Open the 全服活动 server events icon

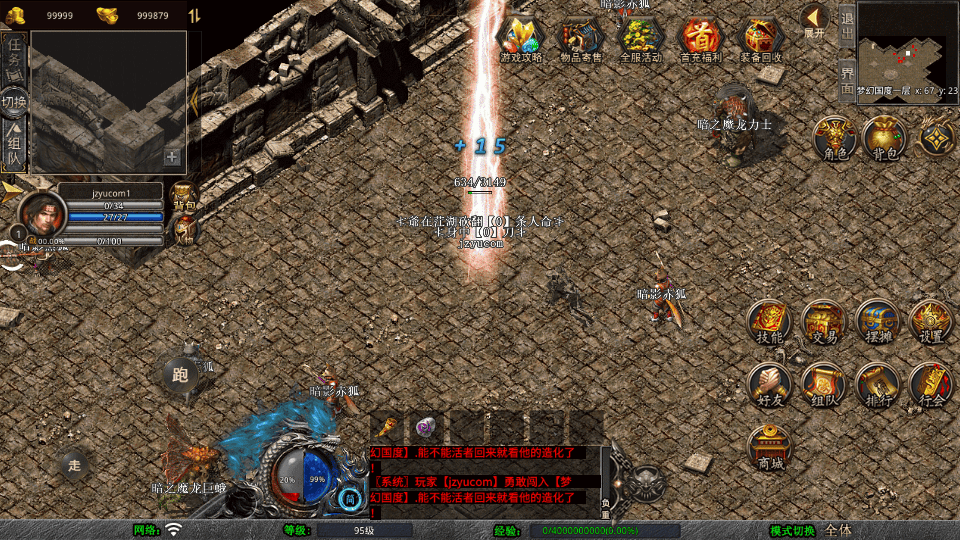pos(641,38)
